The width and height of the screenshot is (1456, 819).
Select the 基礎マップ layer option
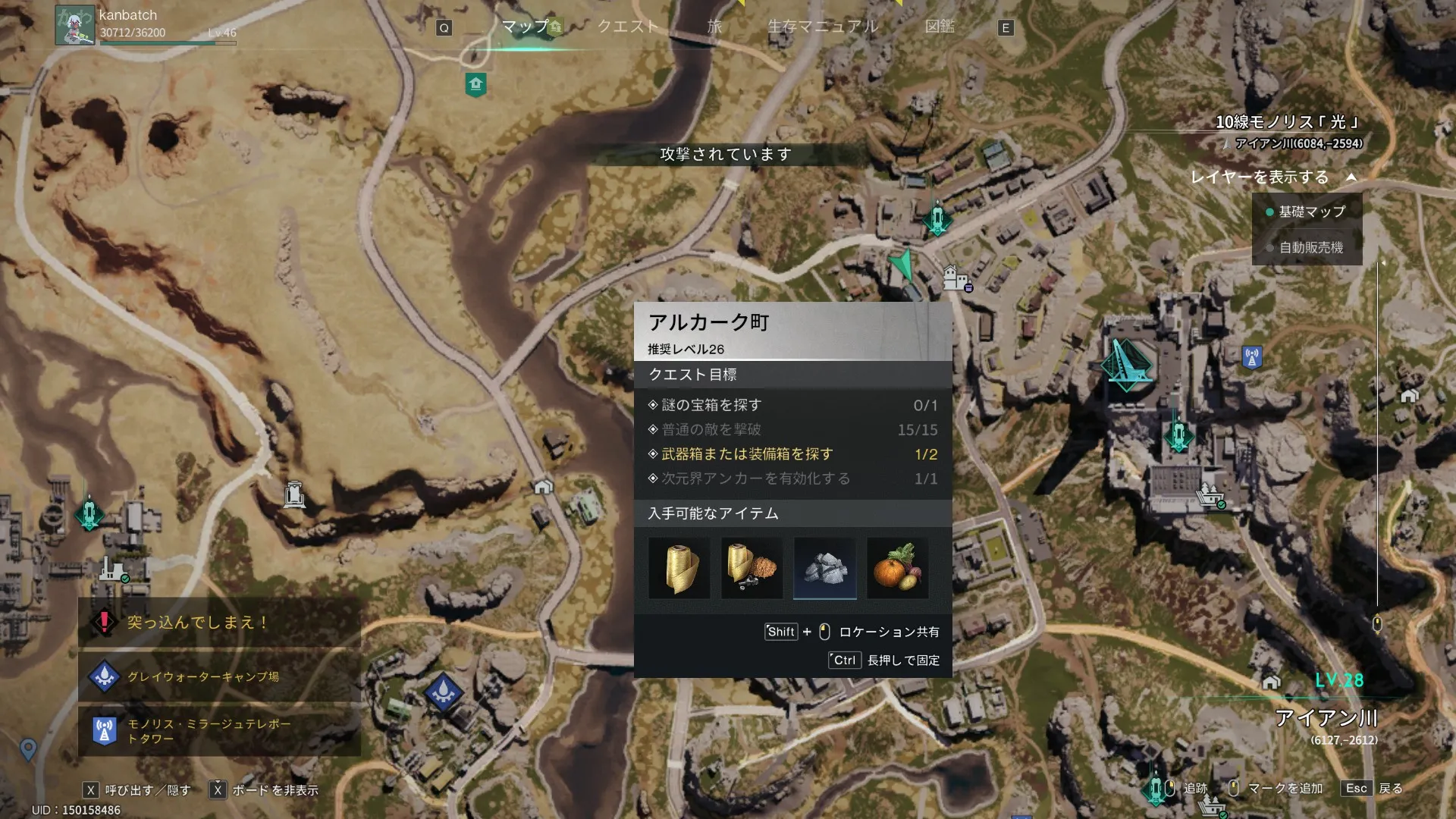(1310, 212)
